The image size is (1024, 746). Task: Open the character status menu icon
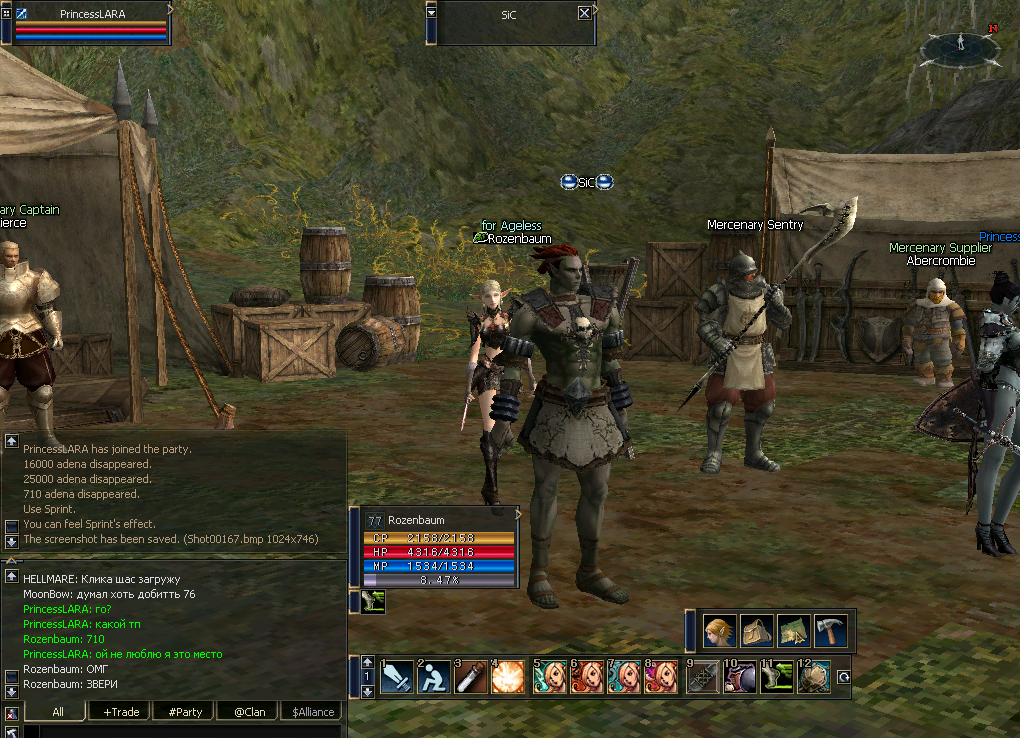coord(719,631)
